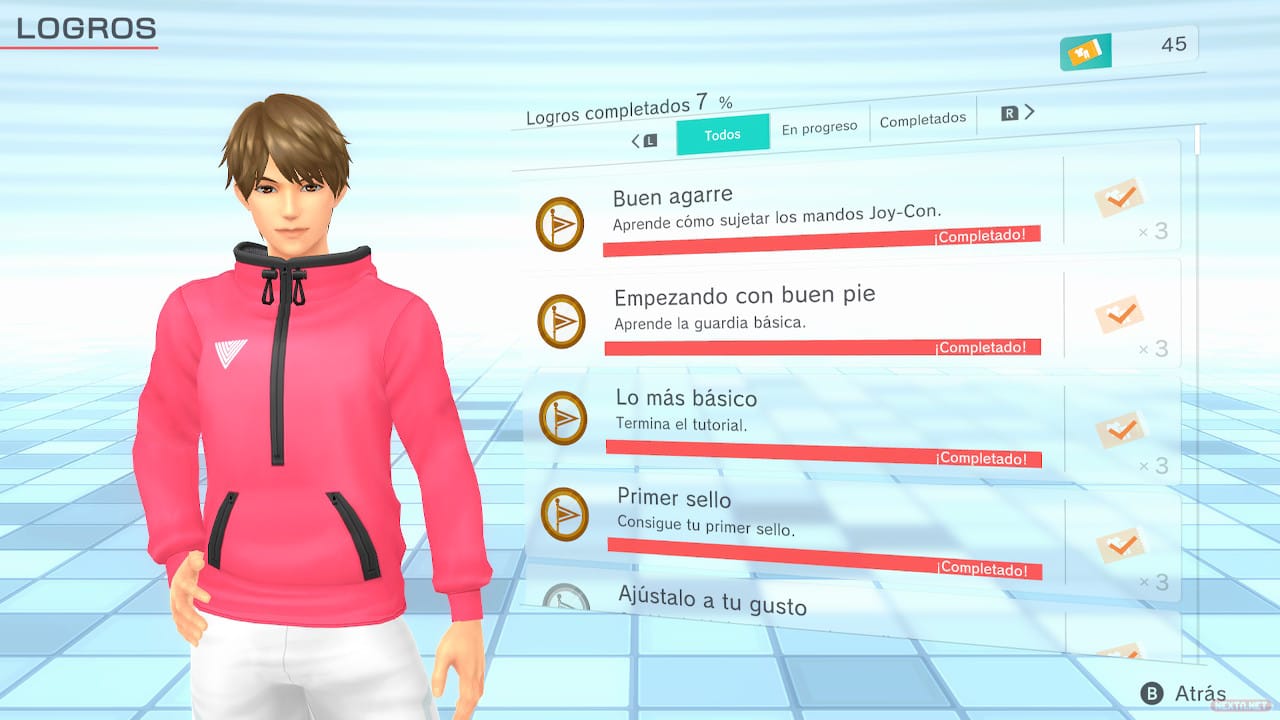
Task: Switch to the "En progreso" tab
Action: pyautogui.click(x=819, y=126)
